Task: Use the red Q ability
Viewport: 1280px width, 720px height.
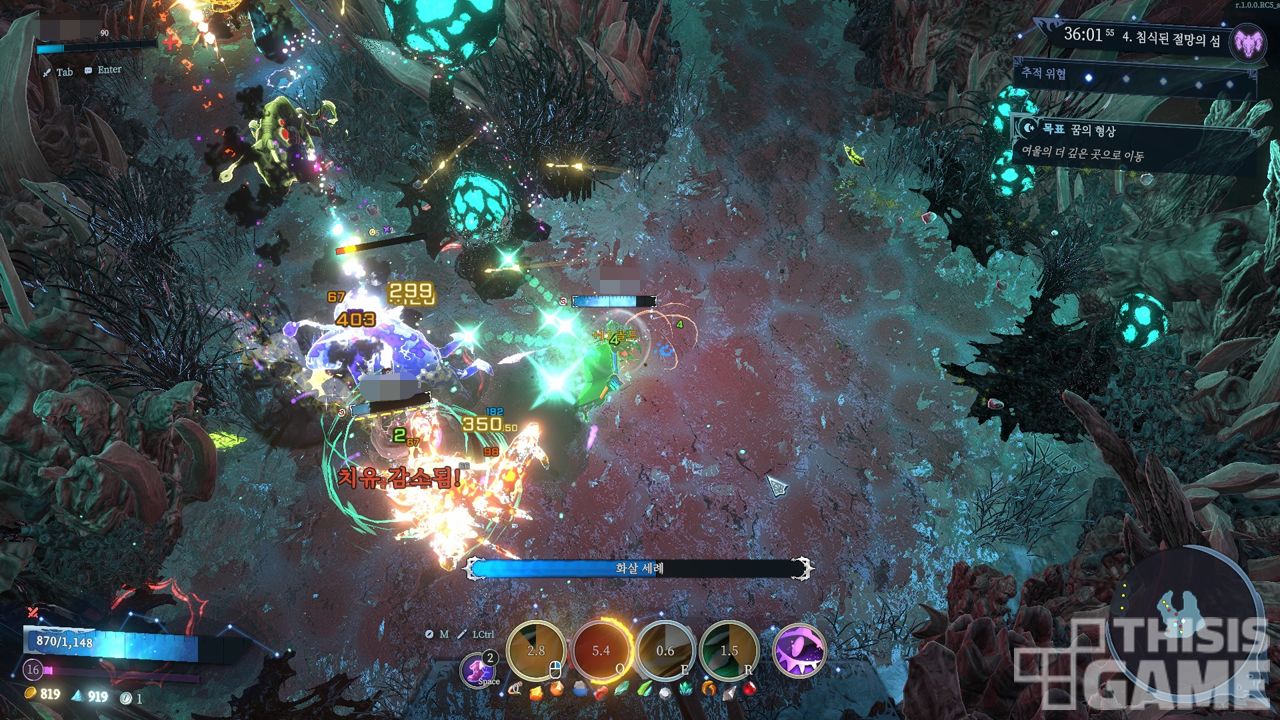Action: (601, 651)
